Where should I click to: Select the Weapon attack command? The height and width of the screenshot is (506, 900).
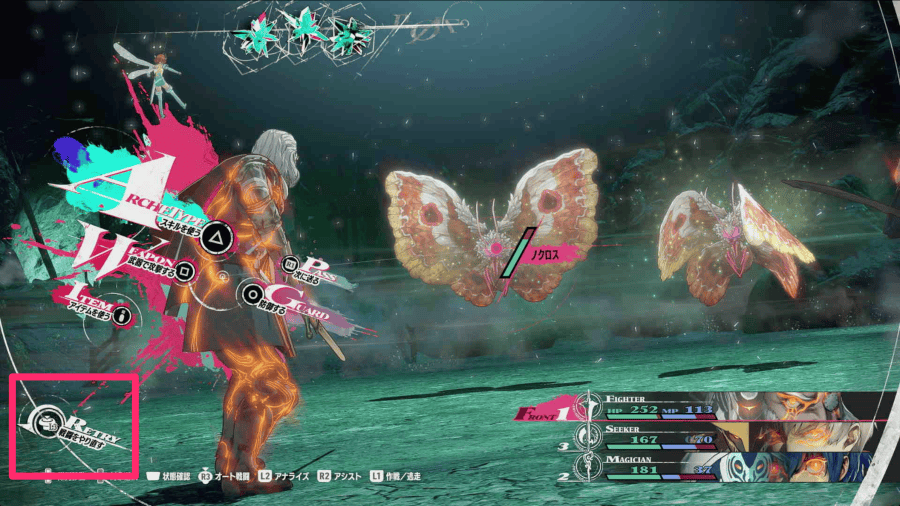tap(184, 270)
